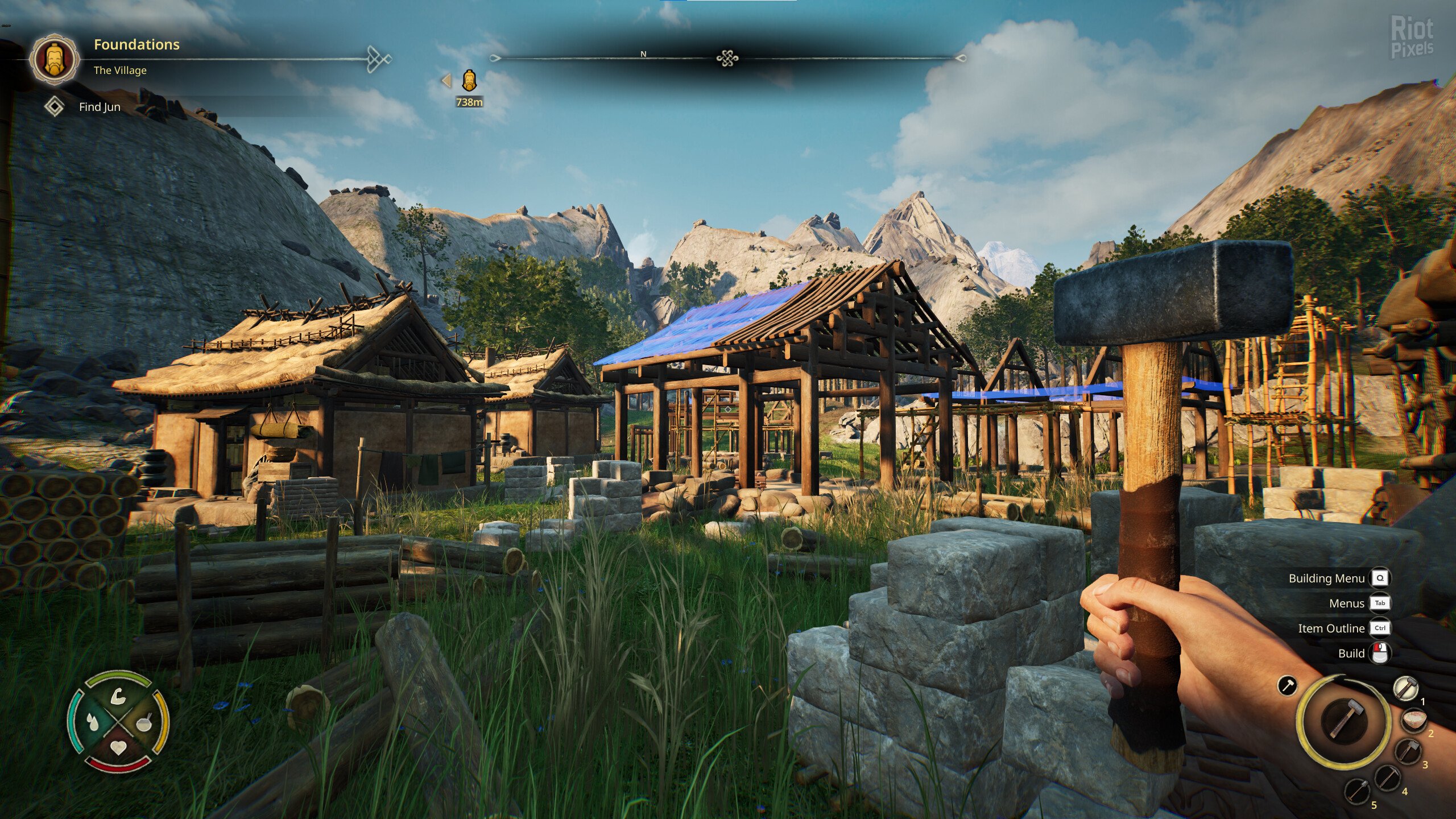Choose the food bowl in slot 2
This screenshot has height=819, width=1456.
[1414, 720]
